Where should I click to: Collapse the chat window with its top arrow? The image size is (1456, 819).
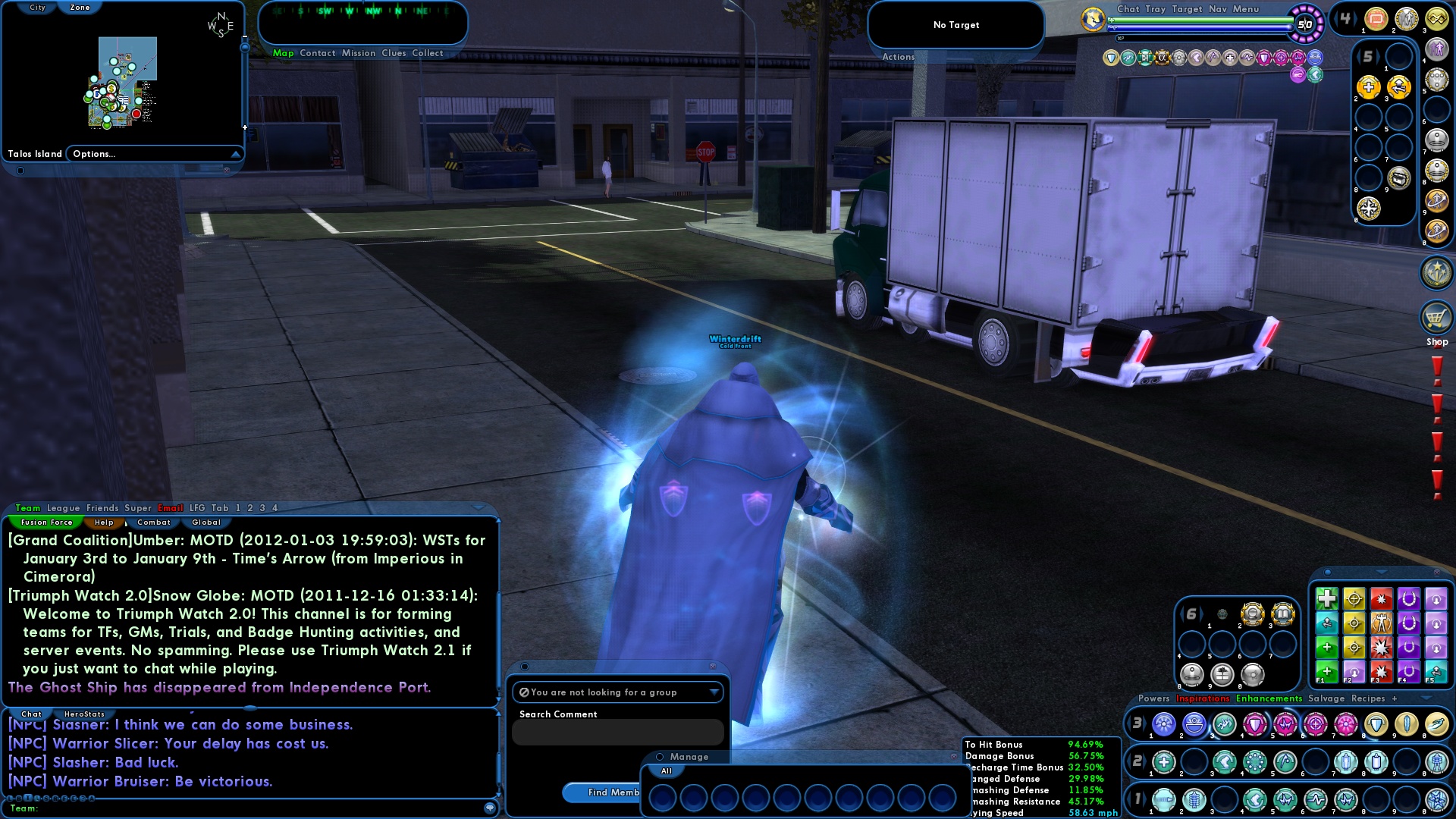click(x=478, y=508)
